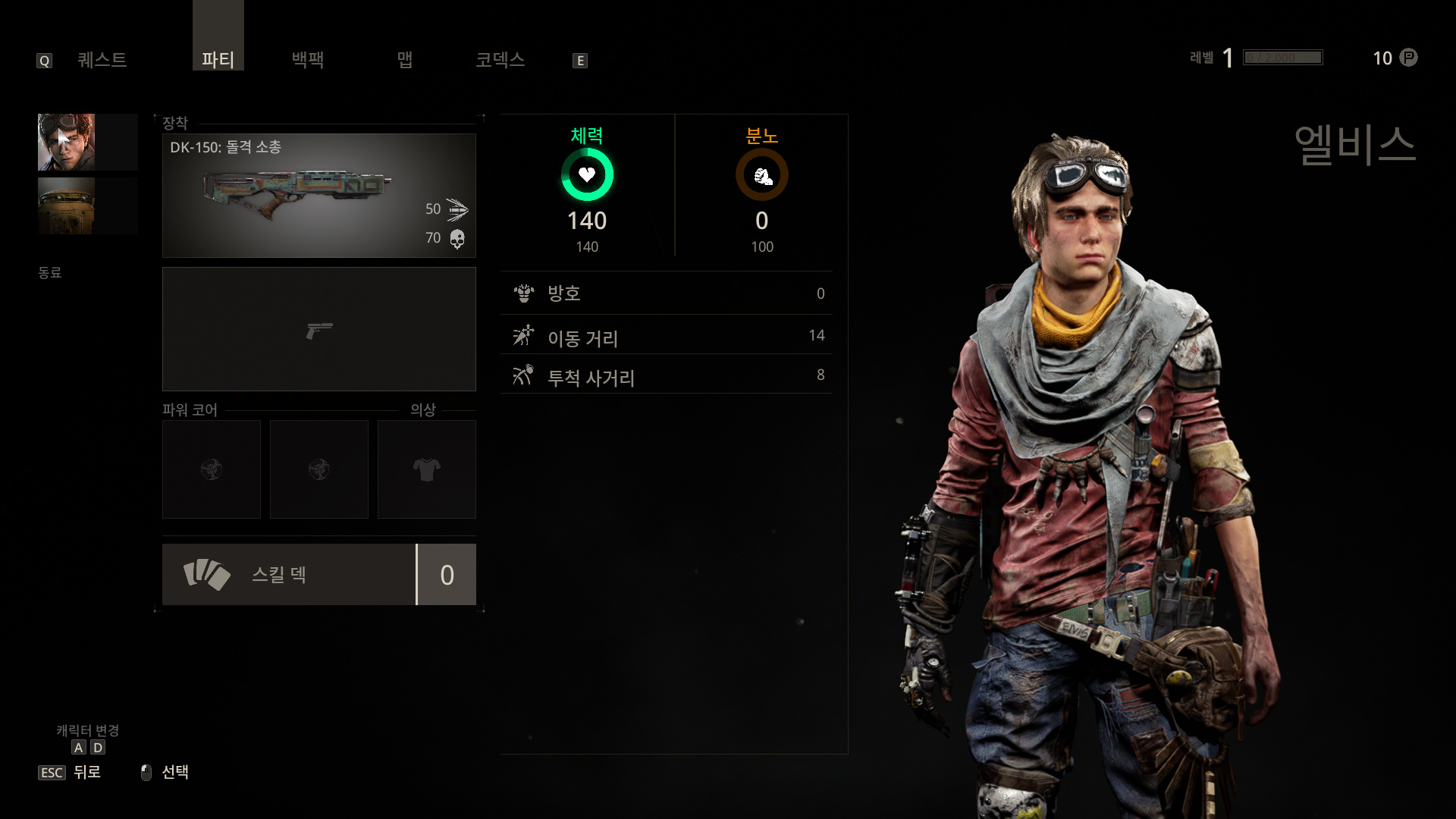This screenshot has width=1456, height=819.
Task: Click the empty pistol weapon slot
Action: coord(318,329)
